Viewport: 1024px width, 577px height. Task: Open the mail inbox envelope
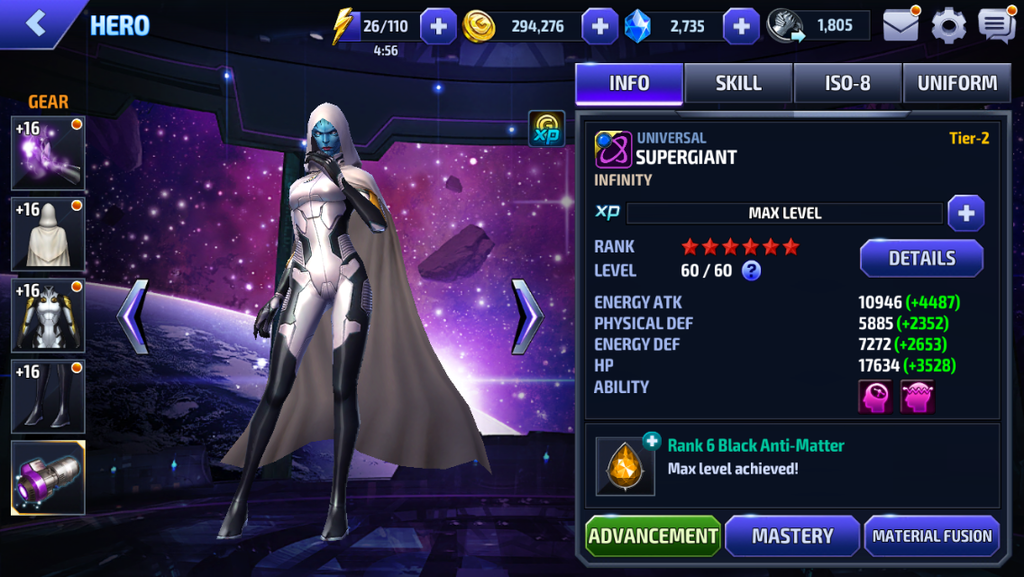(901, 25)
